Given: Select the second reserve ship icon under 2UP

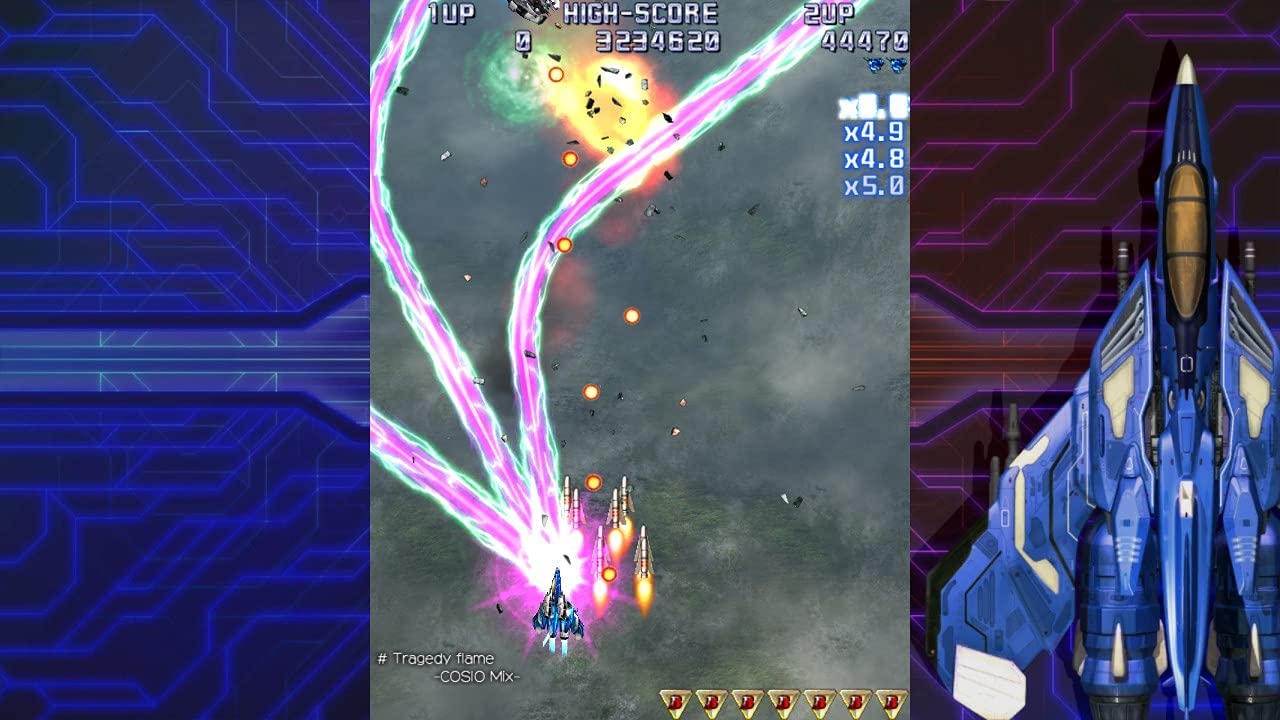Looking at the screenshot, I should click(899, 62).
